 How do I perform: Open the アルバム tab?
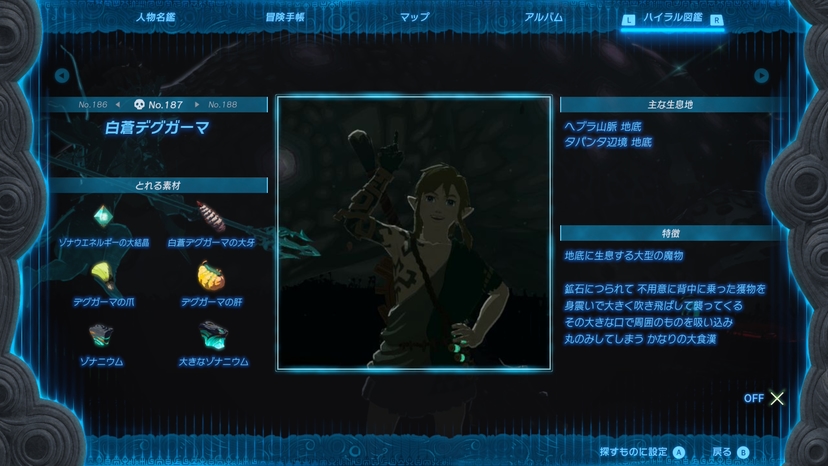click(543, 18)
